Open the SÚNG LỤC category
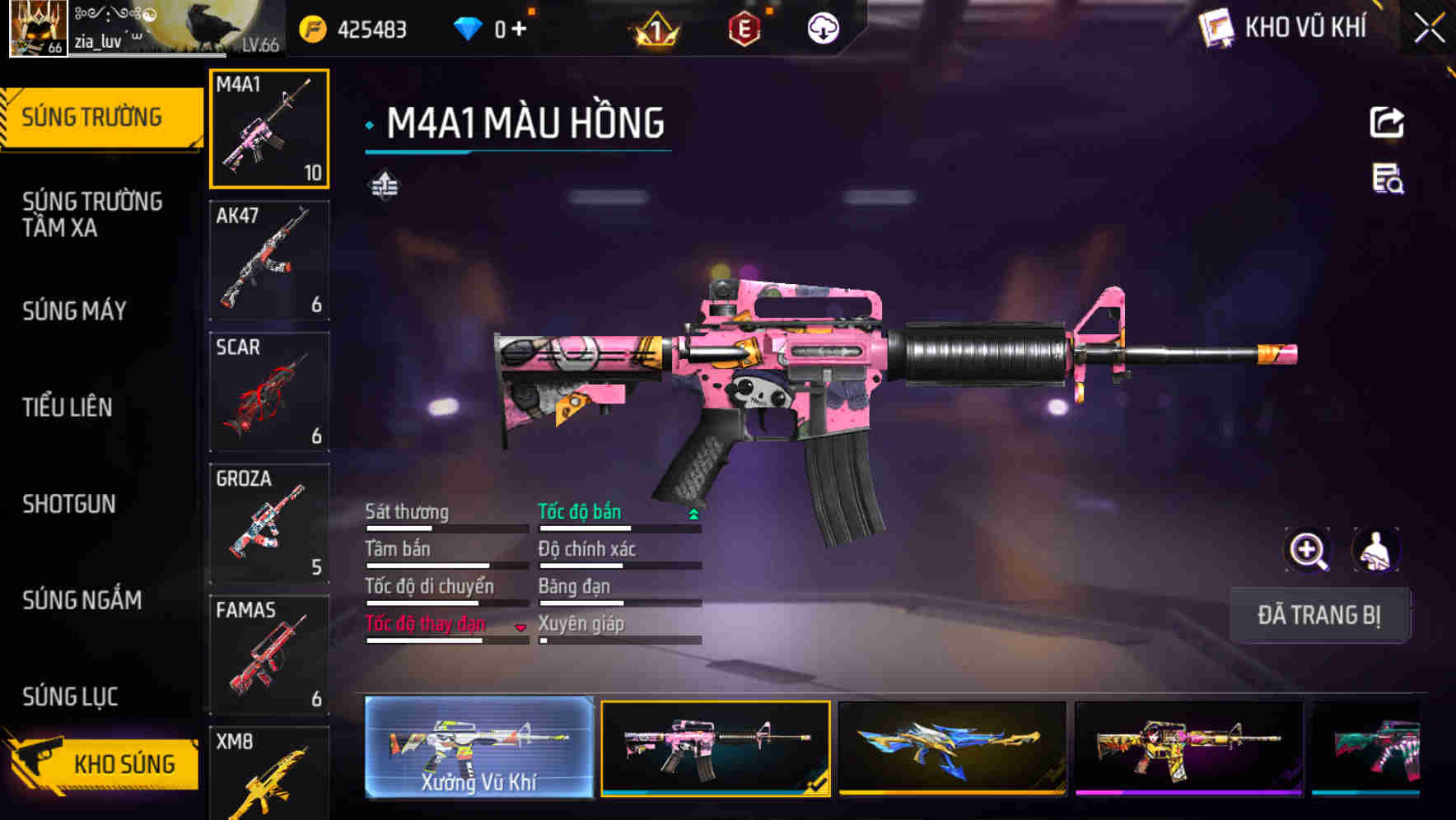Image resolution: width=1456 pixels, height=820 pixels. [x=68, y=697]
